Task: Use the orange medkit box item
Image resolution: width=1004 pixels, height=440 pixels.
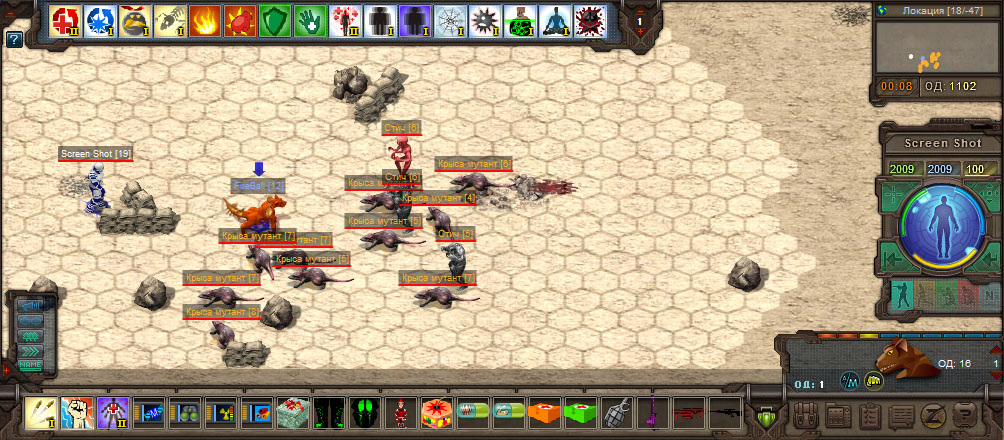Action: tap(544, 412)
